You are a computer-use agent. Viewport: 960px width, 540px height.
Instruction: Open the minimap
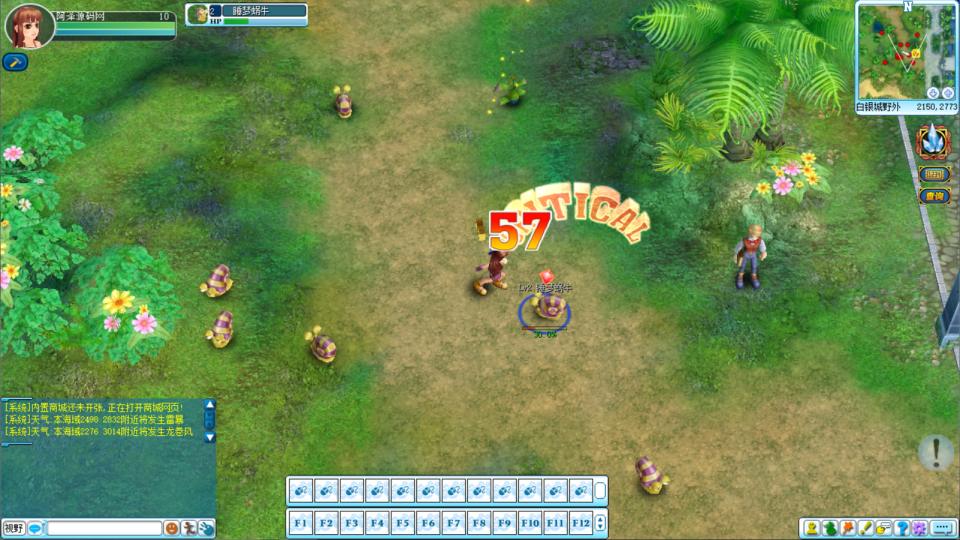[906, 50]
